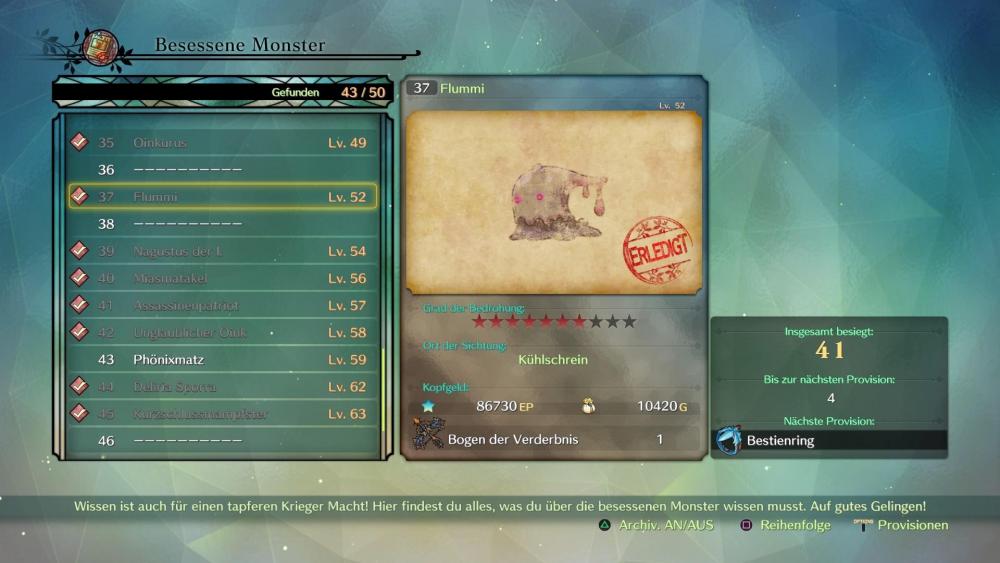Select the Lv. 62 entry number 44
Viewport: 1000px width, 563px height.
(222, 386)
